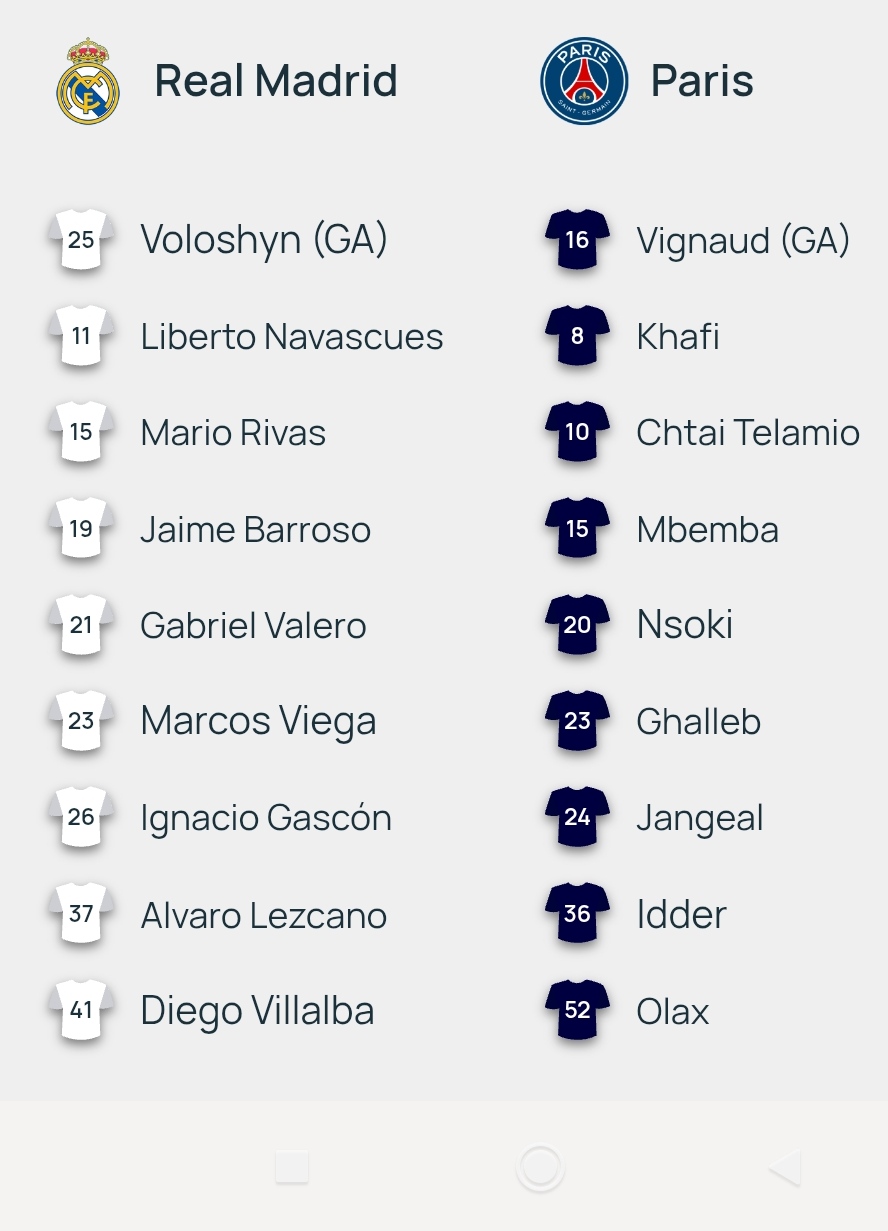Open Mario Rivas player row
Viewport: 888px width, 1231px height.
click(x=233, y=433)
